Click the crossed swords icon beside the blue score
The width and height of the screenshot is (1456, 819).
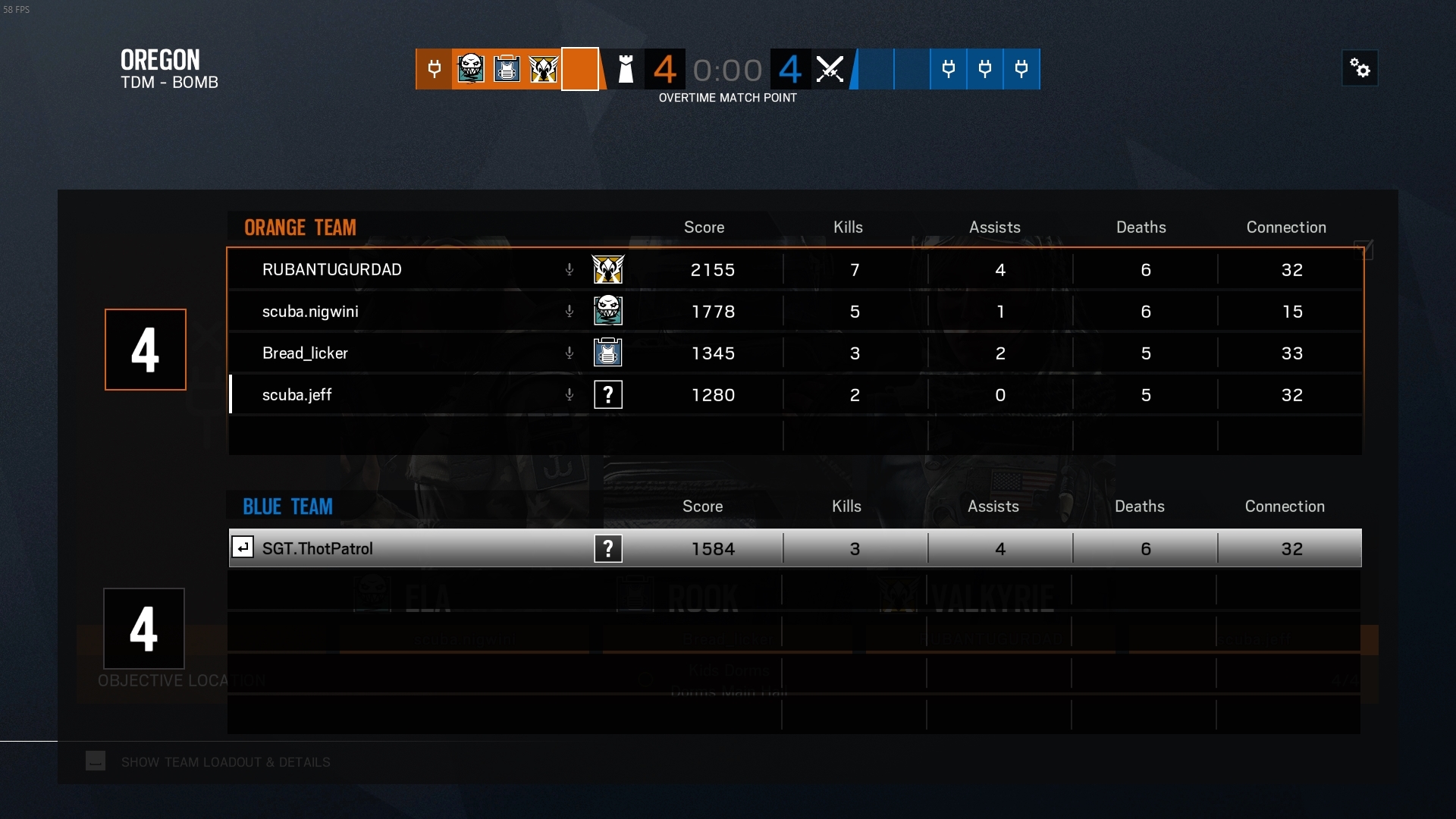pos(830,68)
